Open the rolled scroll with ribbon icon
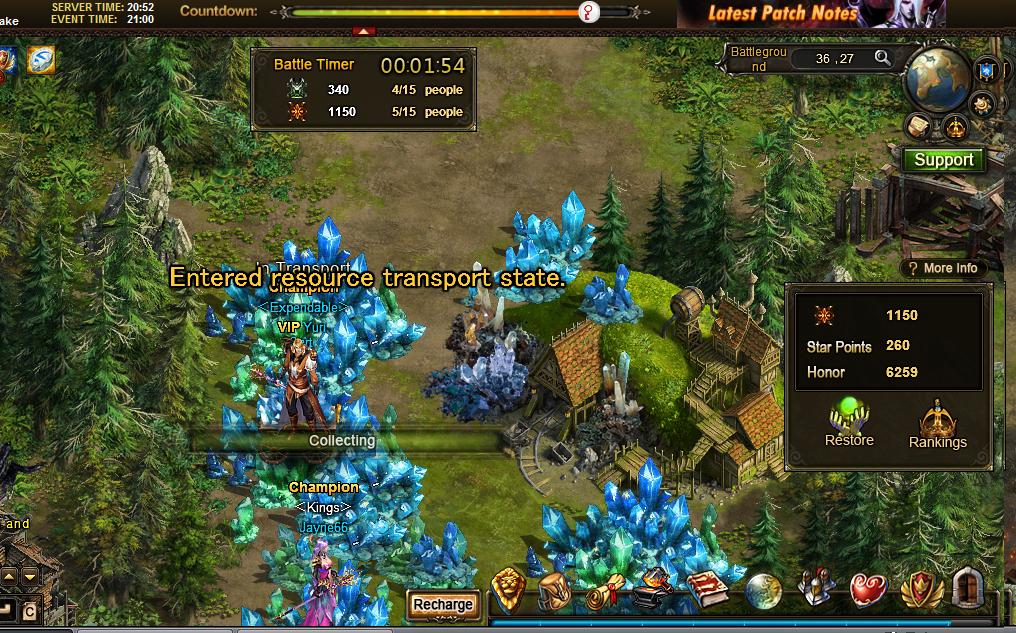 pos(605,590)
